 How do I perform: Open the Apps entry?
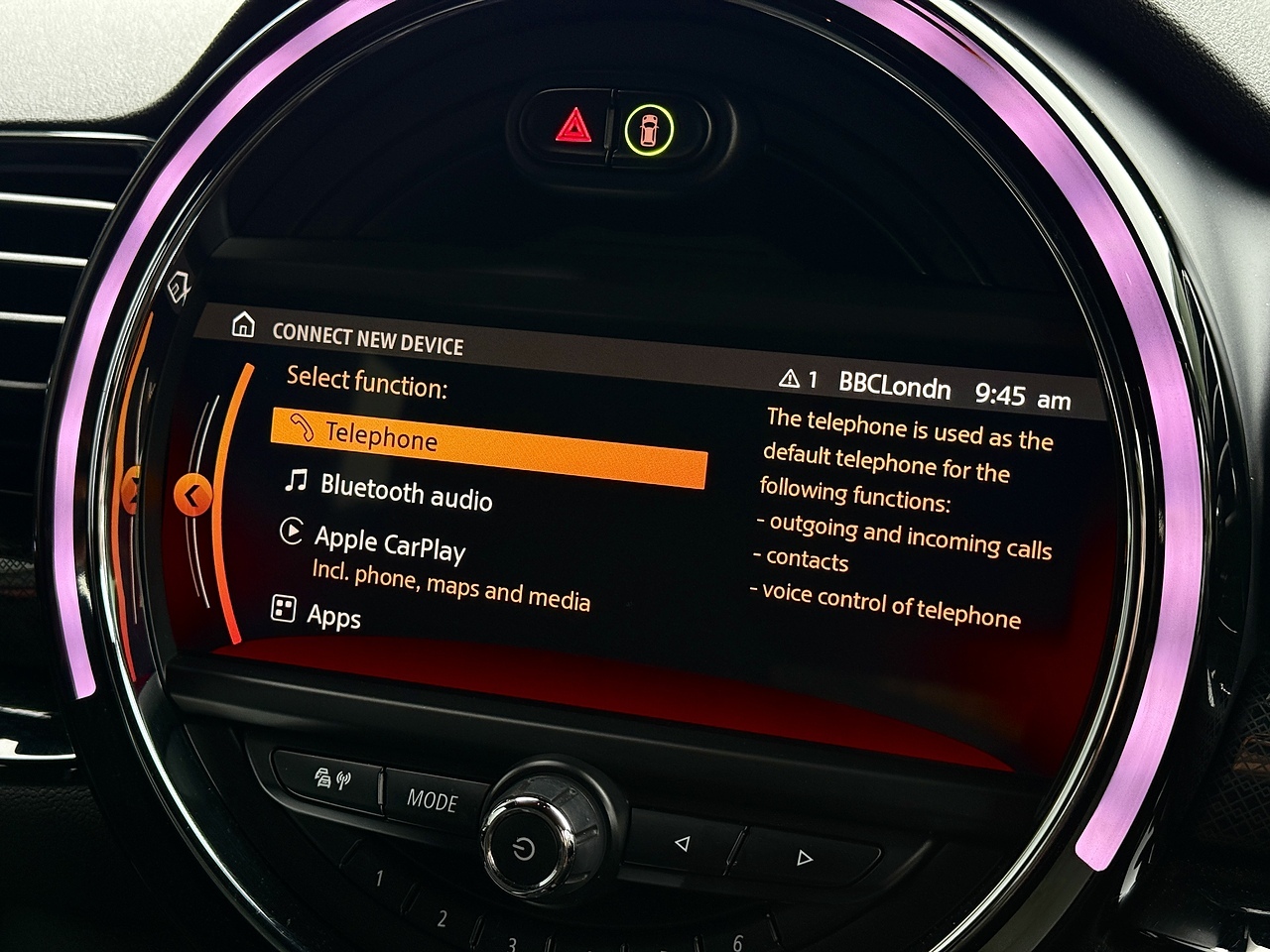pyautogui.click(x=332, y=616)
